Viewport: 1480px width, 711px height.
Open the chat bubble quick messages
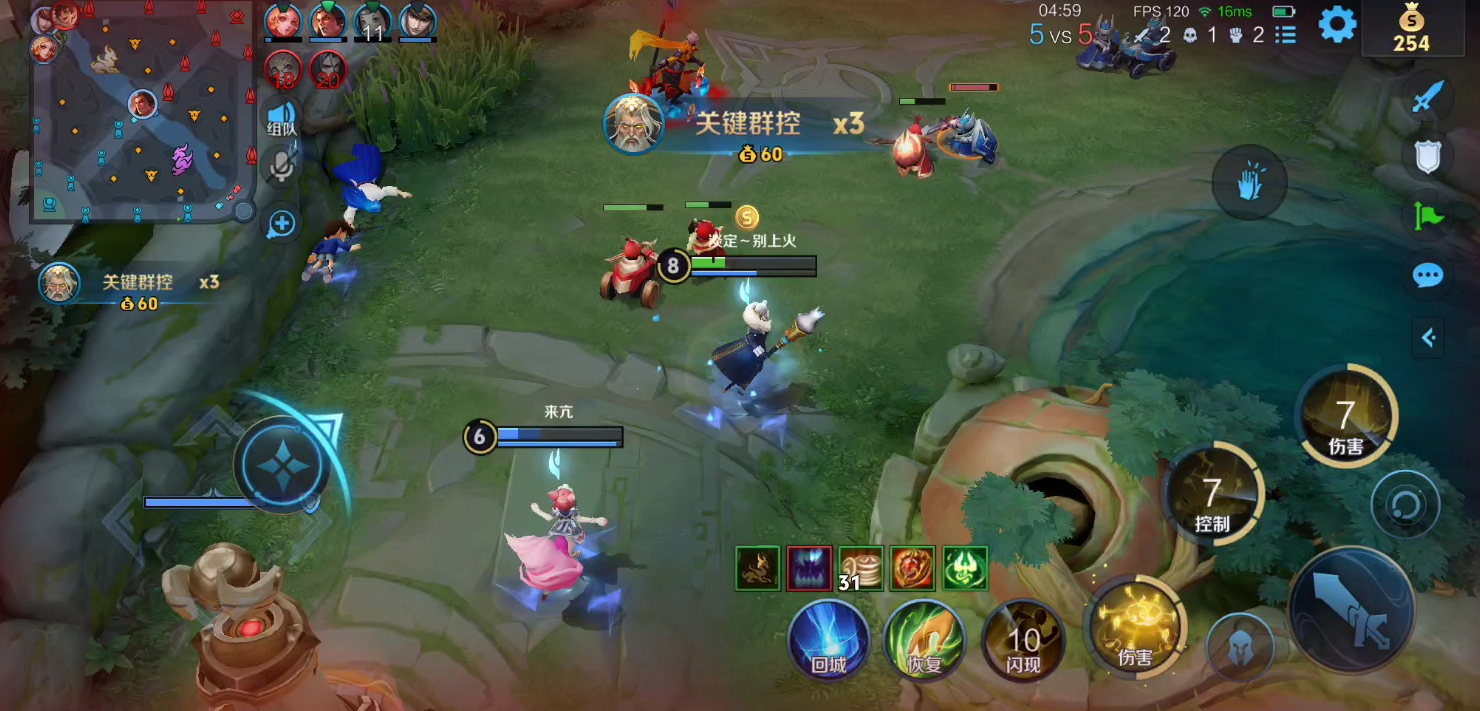[x=1428, y=275]
